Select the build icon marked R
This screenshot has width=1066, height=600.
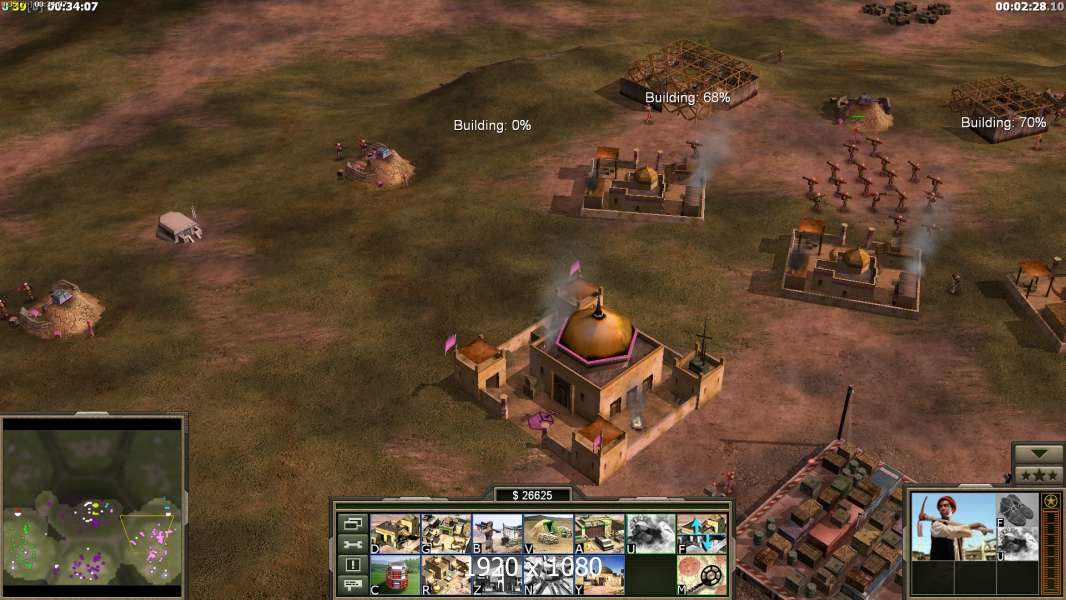[445, 575]
